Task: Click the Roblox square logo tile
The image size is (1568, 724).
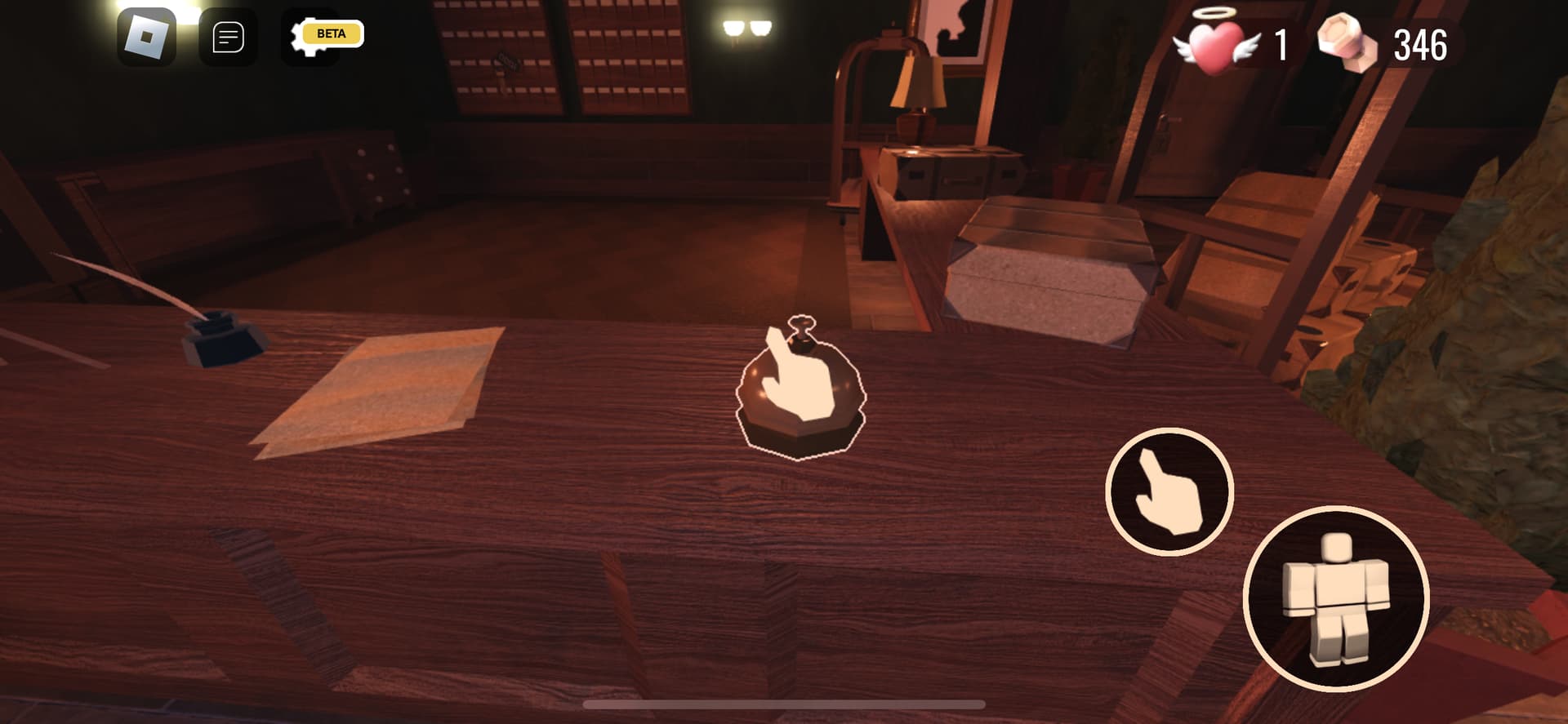Action: coord(147,34)
